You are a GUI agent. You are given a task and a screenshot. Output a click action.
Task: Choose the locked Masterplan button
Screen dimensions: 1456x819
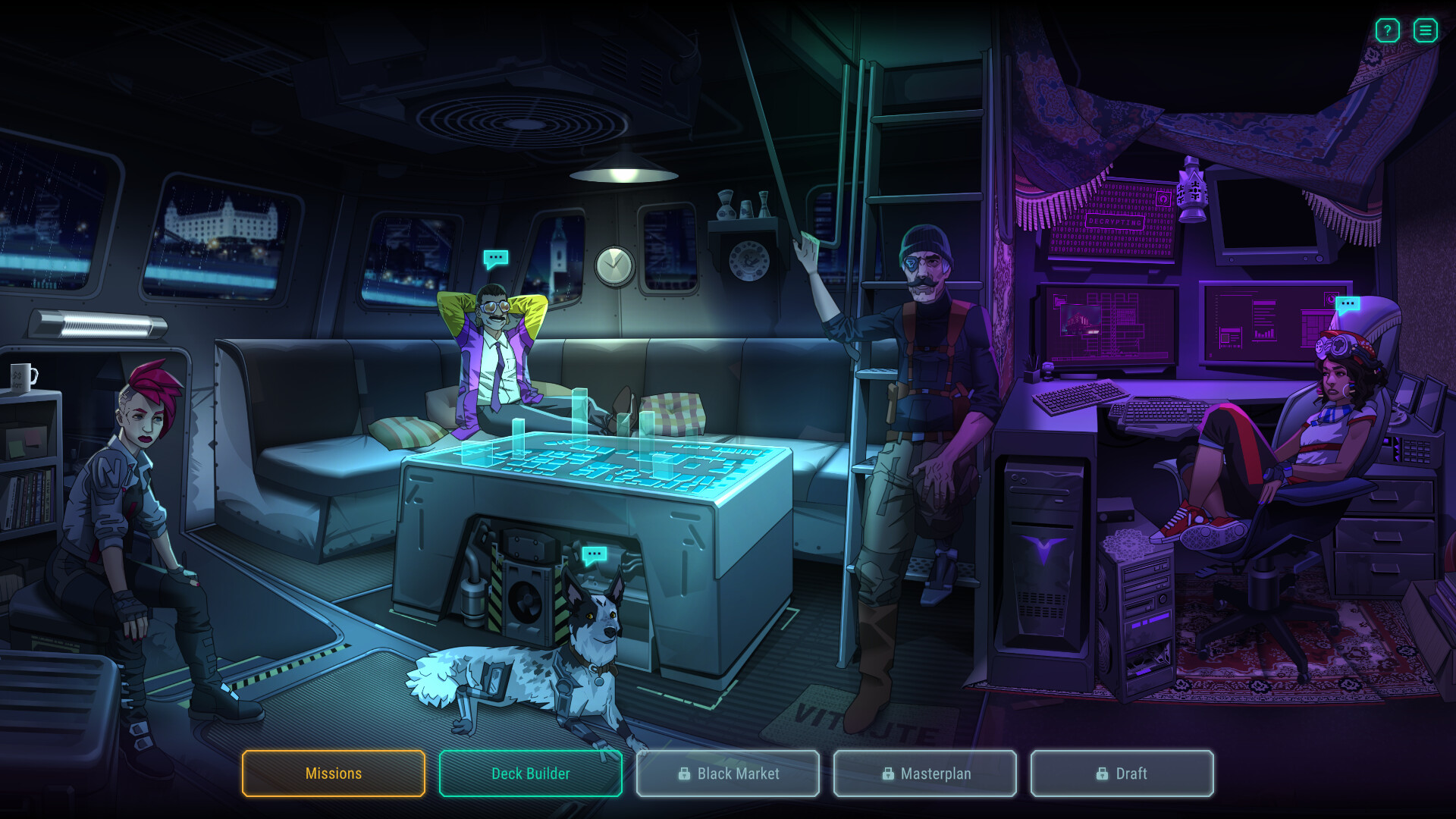pos(925,773)
